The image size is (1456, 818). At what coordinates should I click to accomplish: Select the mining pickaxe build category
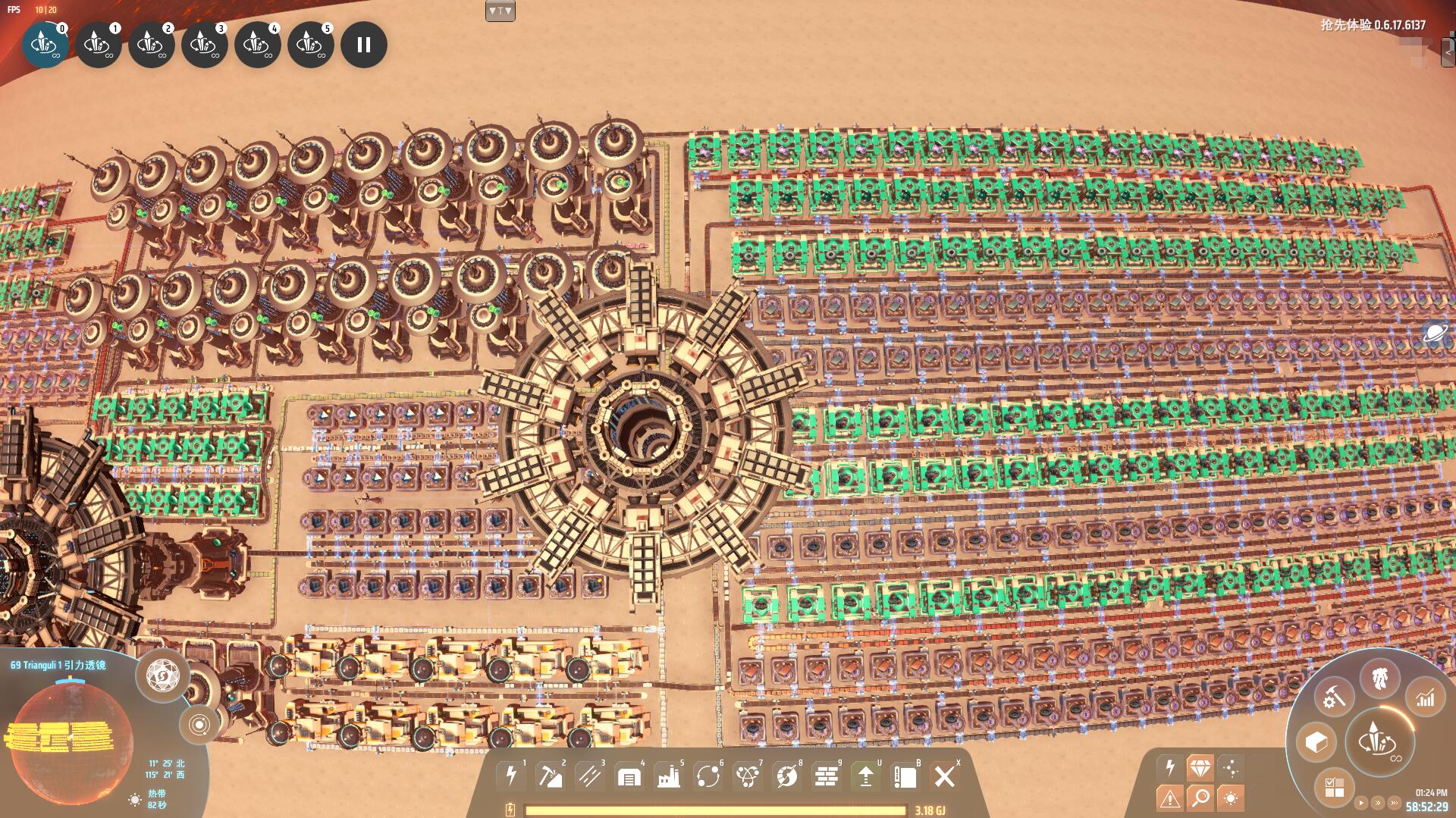point(550,776)
